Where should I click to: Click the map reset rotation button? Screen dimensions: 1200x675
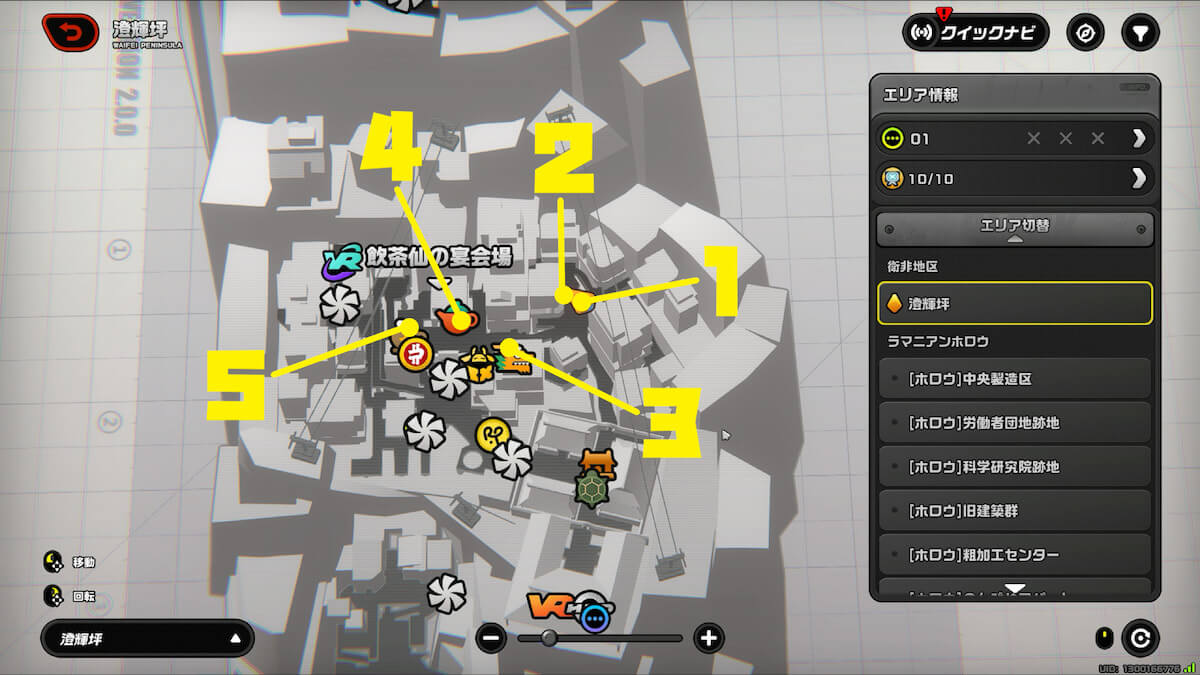point(1140,638)
